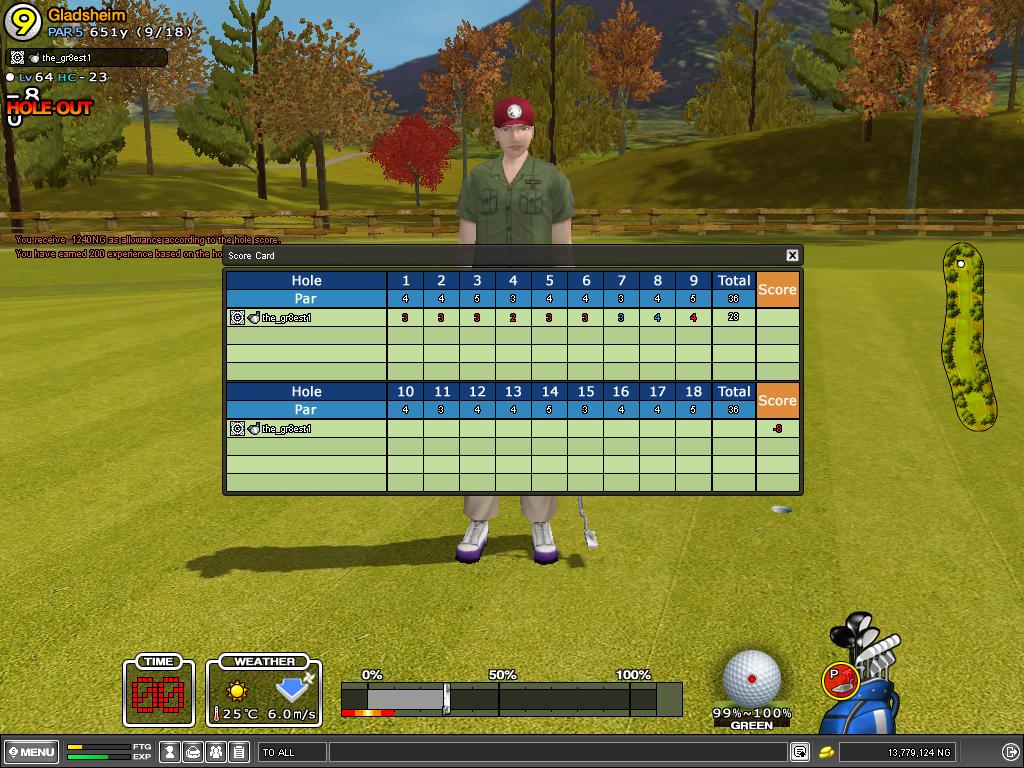The height and width of the screenshot is (768, 1024).
Task: Close the Score Card window
Action: pyautogui.click(x=792, y=256)
